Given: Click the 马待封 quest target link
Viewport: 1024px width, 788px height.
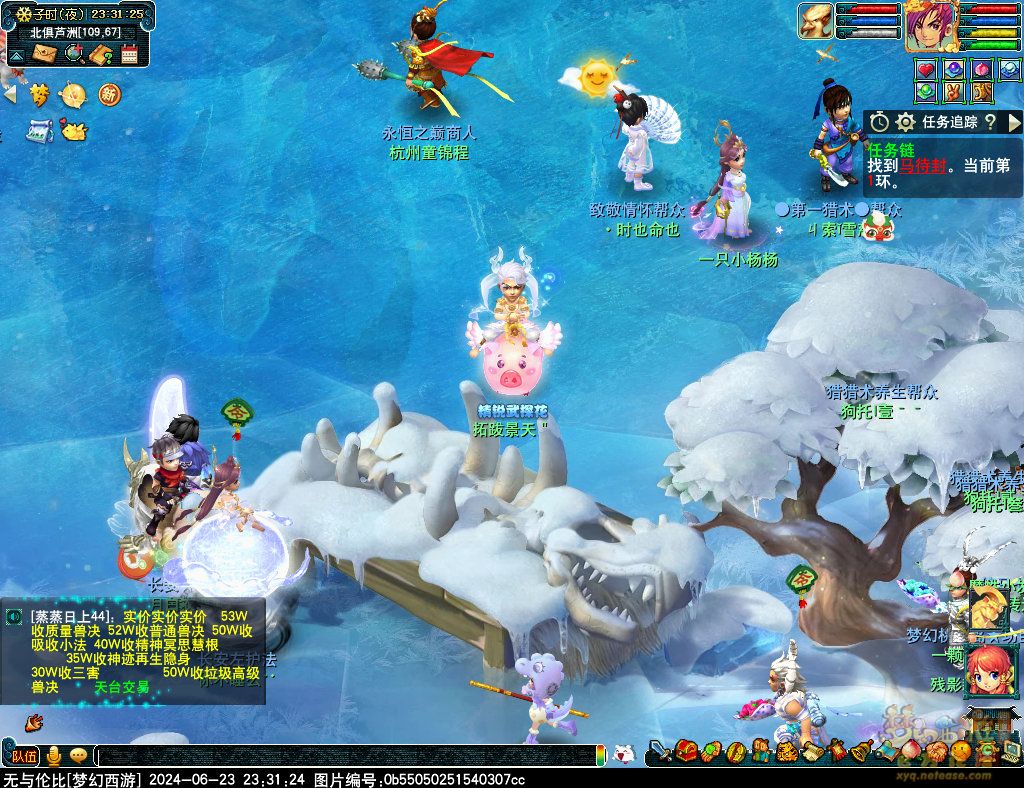Looking at the screenshot, I should (922, 166).
